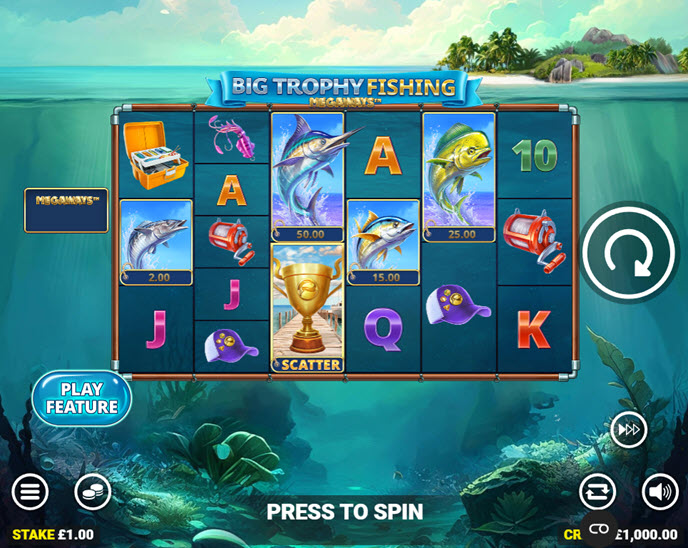
Task: Open autoplay with the looping arrows button
Action: click(597, 491)
